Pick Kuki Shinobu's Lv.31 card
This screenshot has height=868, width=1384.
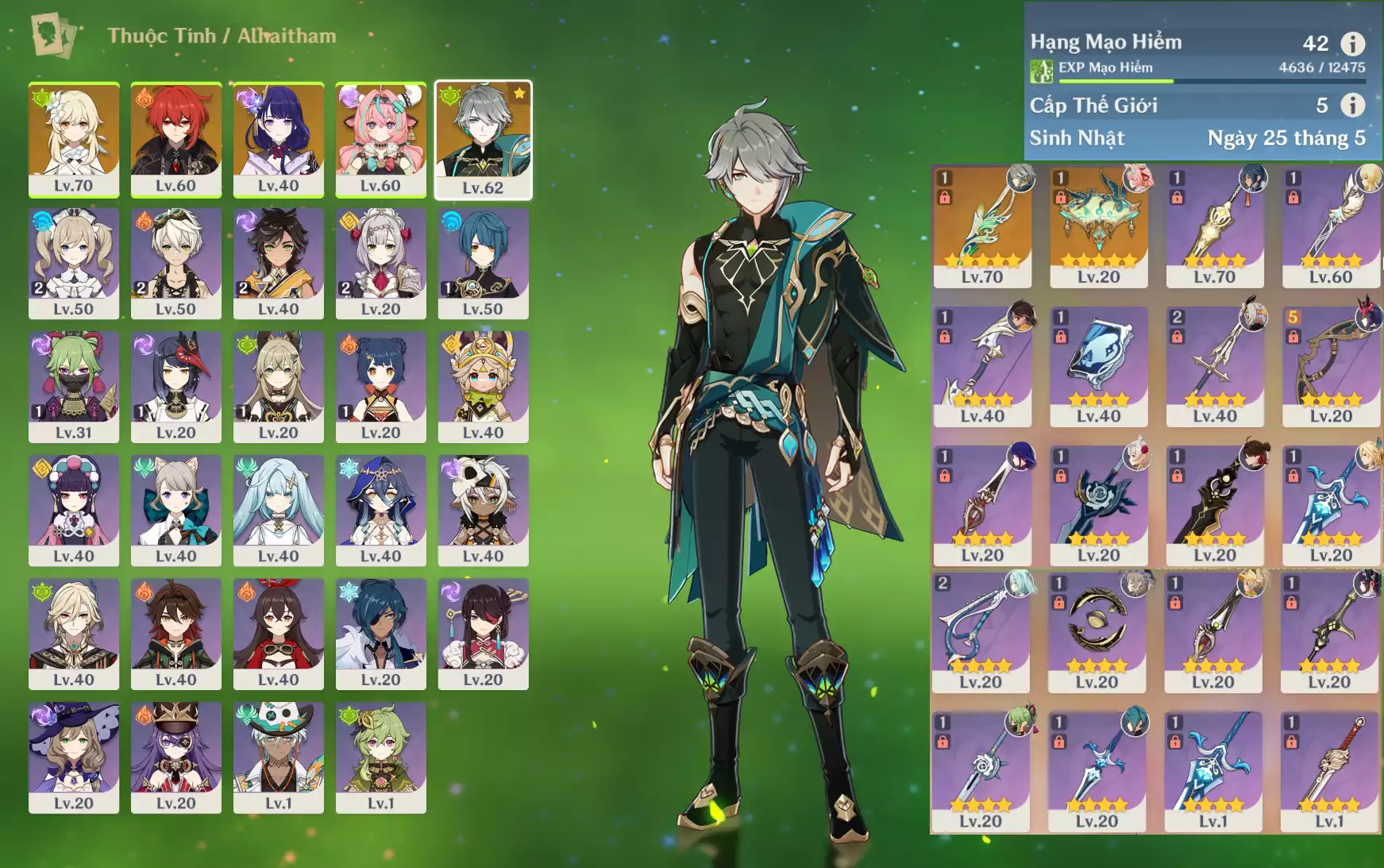tap(74, 387)
